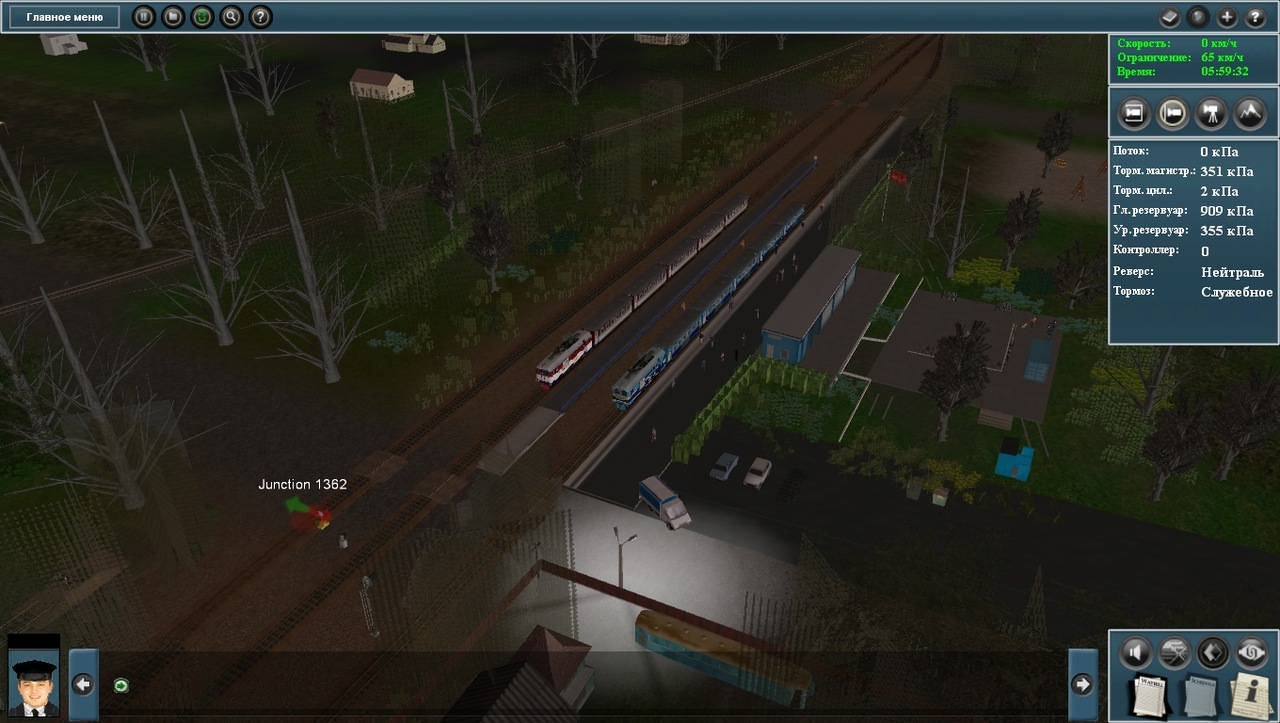Open help with the left question mark
Image resolution: width=1280 pixels, height=723 pixels.
coord(260,17)
